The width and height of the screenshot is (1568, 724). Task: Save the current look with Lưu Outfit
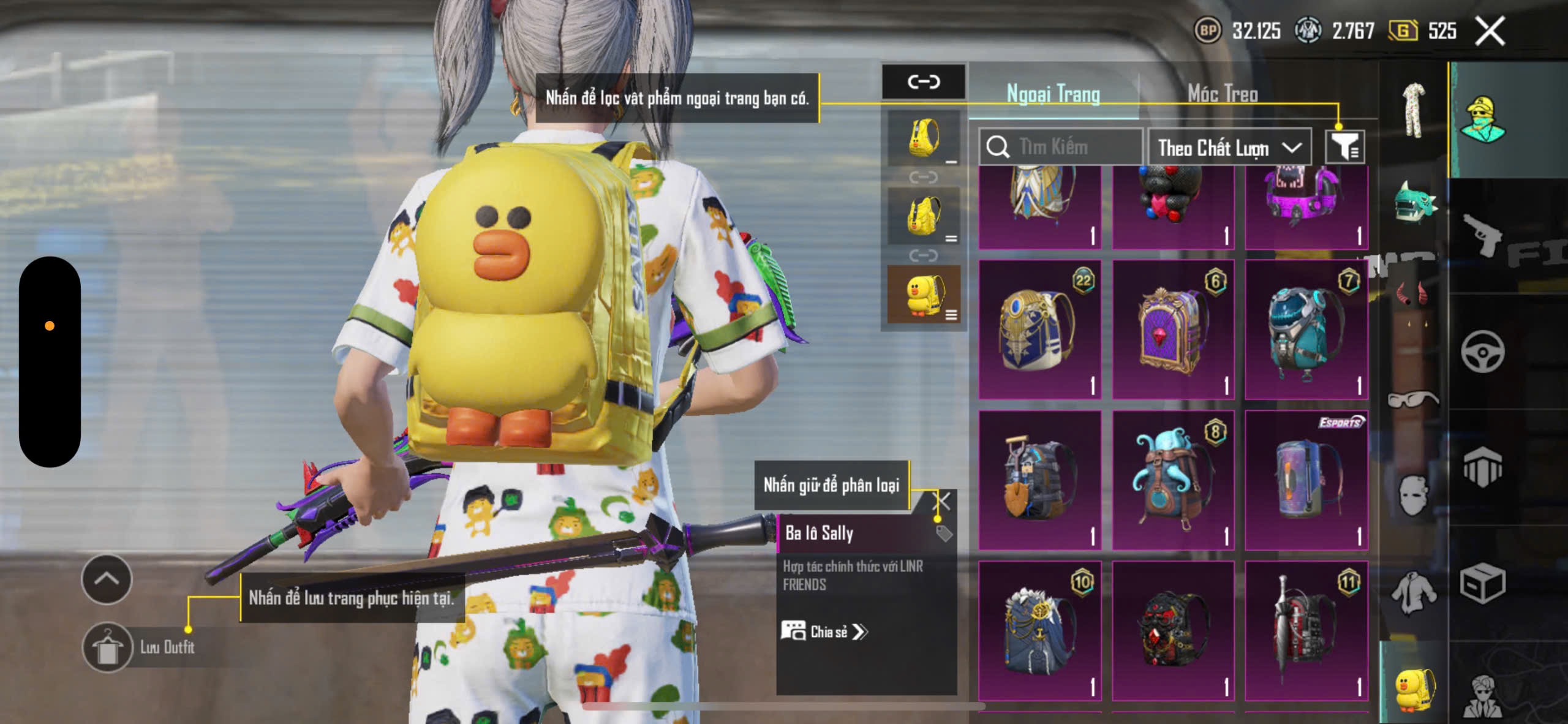pos(108,647)
